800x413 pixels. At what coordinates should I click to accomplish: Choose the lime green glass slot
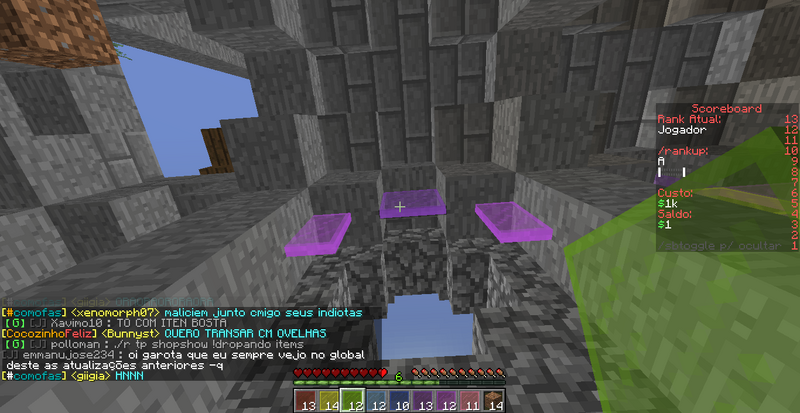point(350,400)
